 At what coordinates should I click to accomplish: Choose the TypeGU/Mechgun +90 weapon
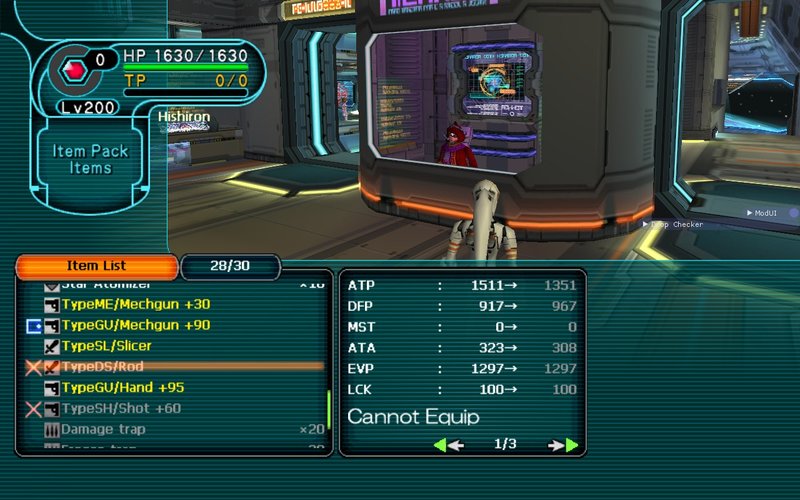click(x=135, y=325)
